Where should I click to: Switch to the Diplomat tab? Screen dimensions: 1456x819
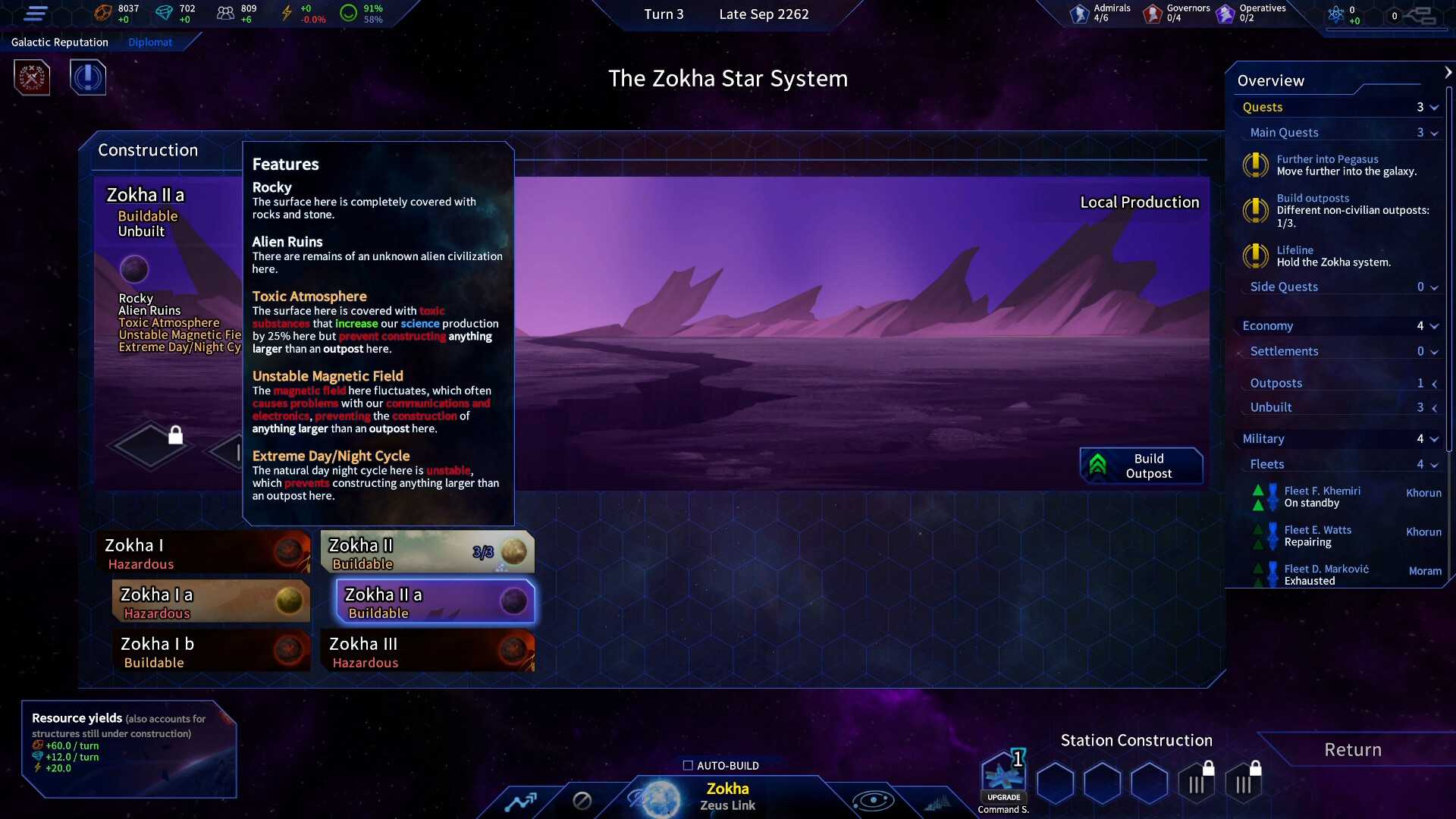[x=150, y=42]
